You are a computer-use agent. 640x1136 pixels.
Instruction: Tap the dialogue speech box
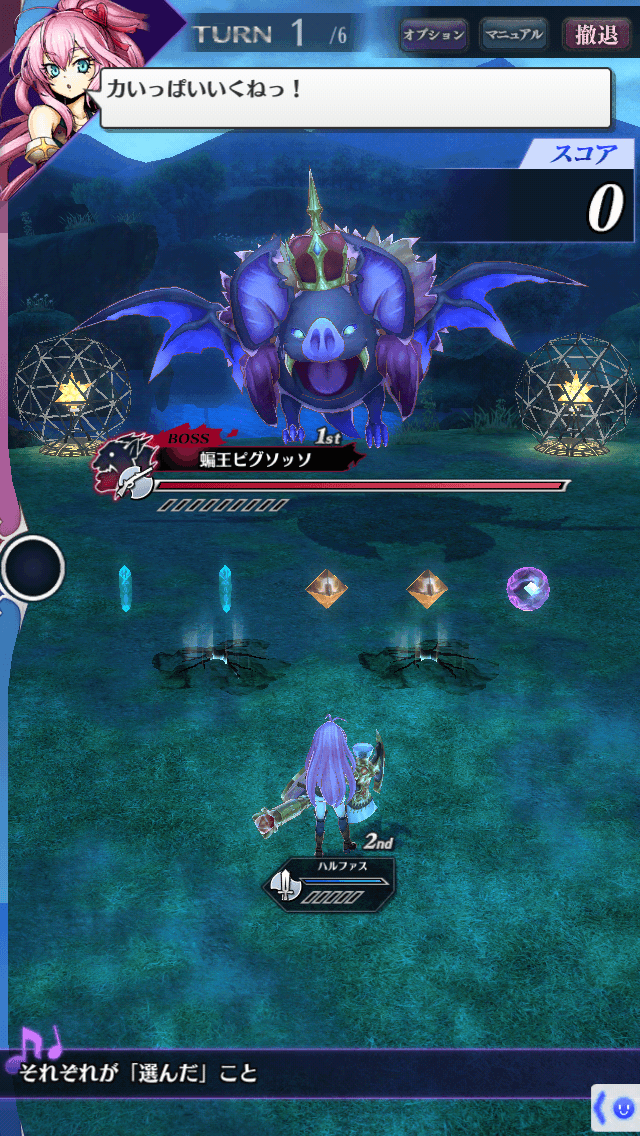[355, 98]
